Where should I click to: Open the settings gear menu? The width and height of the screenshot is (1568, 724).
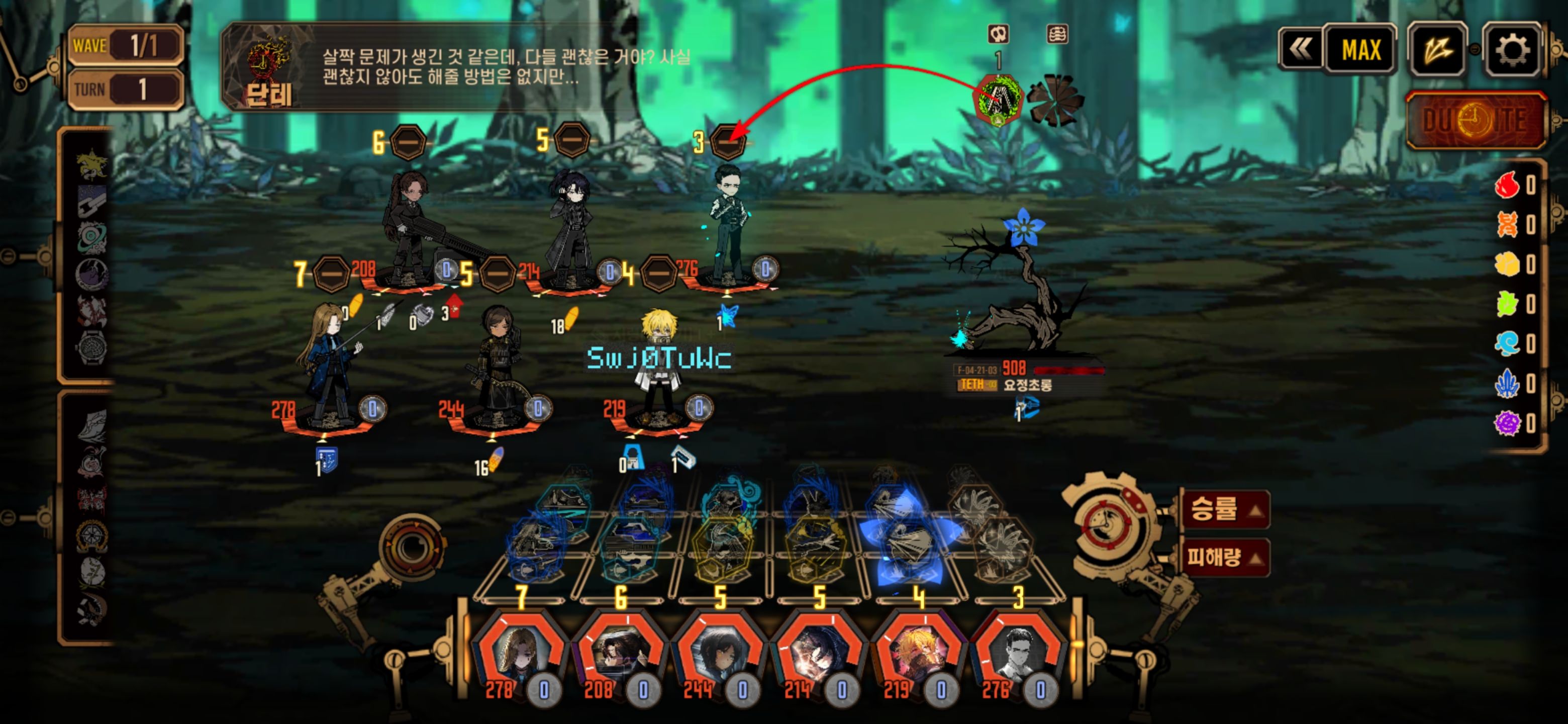click(x=1512, y=50)
